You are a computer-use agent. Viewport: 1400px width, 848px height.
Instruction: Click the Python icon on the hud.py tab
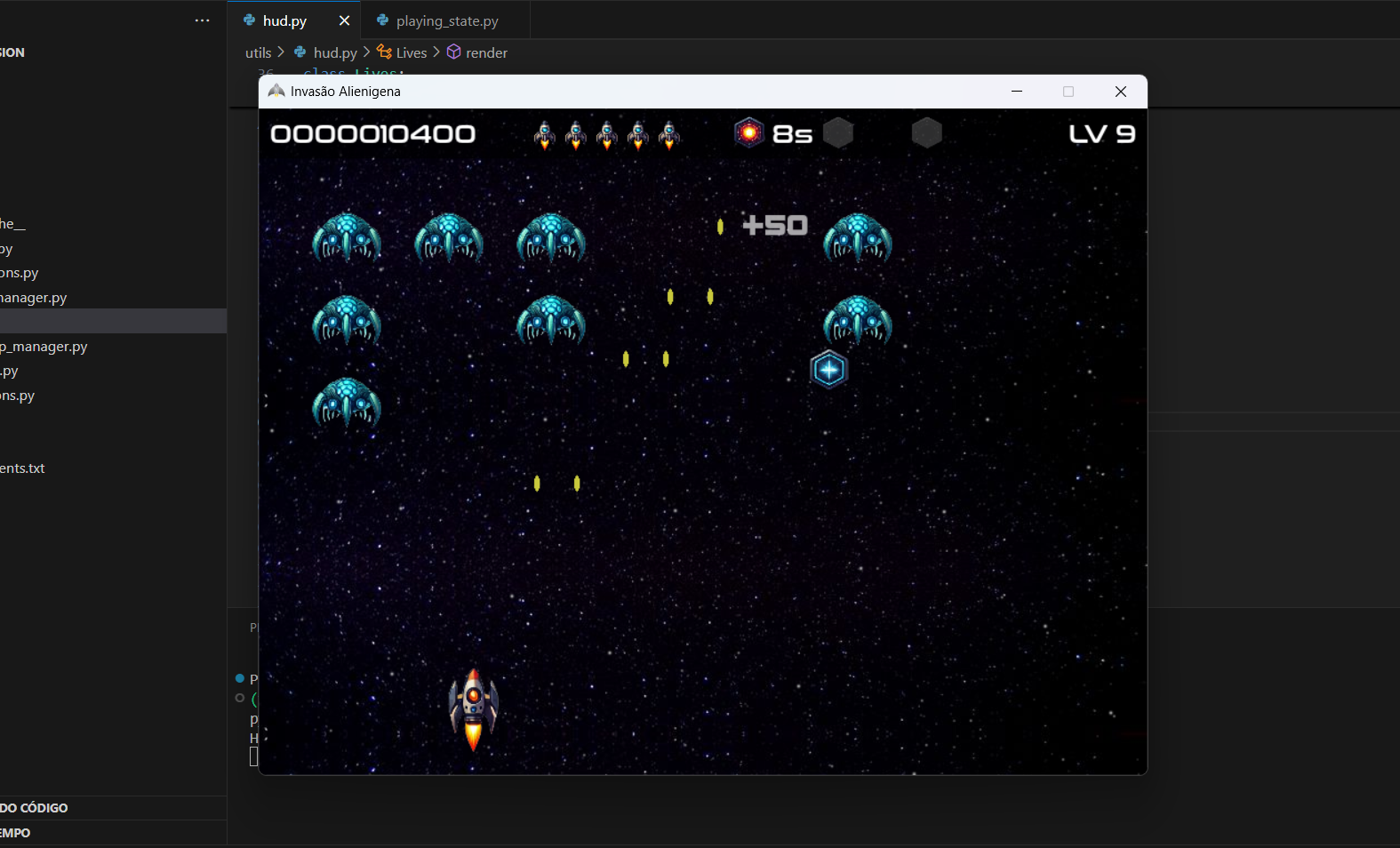tap(249, 20)
